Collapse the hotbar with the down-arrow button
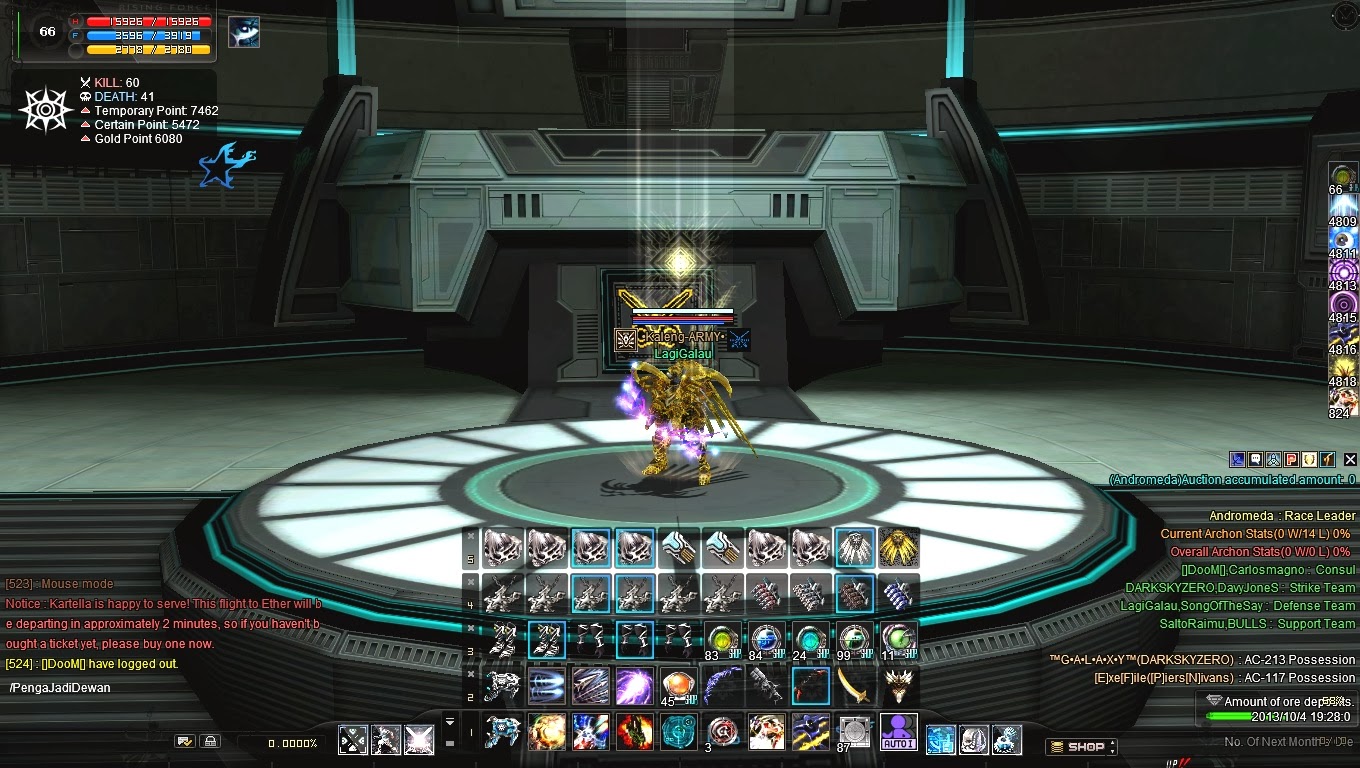The width and height of the screenshot is (1360, 768). pos(450,722)
